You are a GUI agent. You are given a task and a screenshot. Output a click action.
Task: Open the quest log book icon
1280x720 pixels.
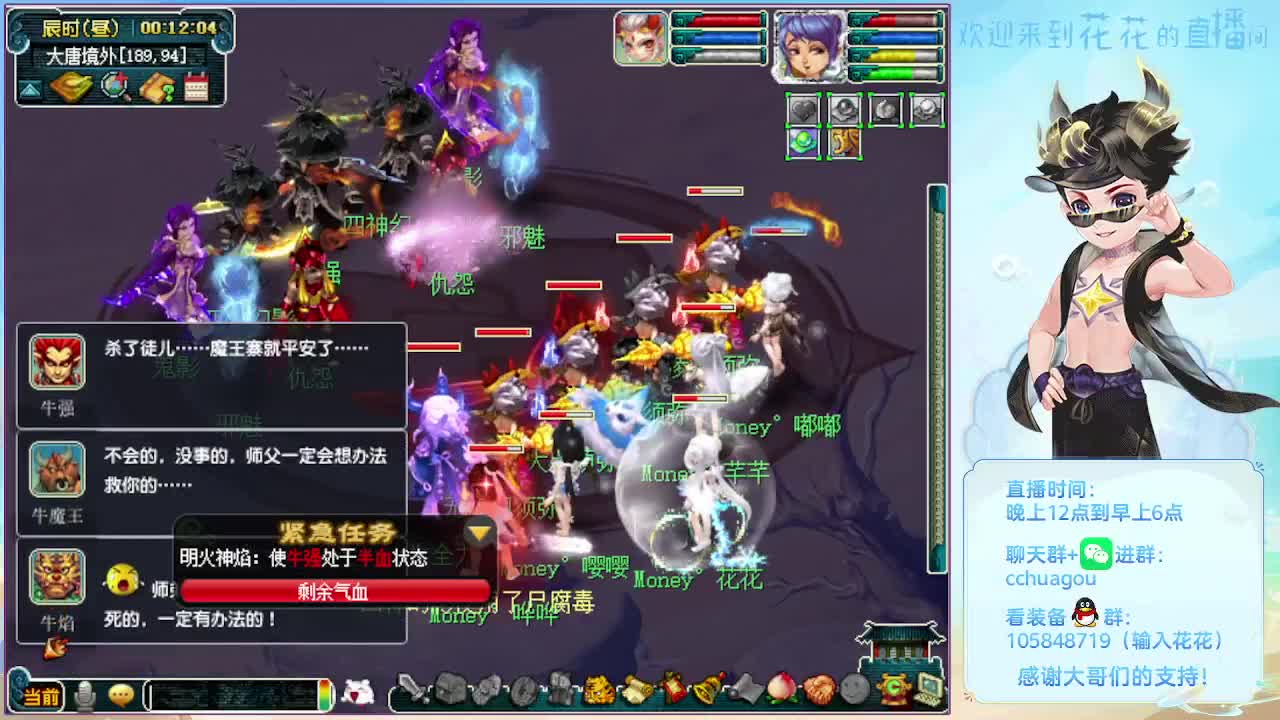click(157, 87)
